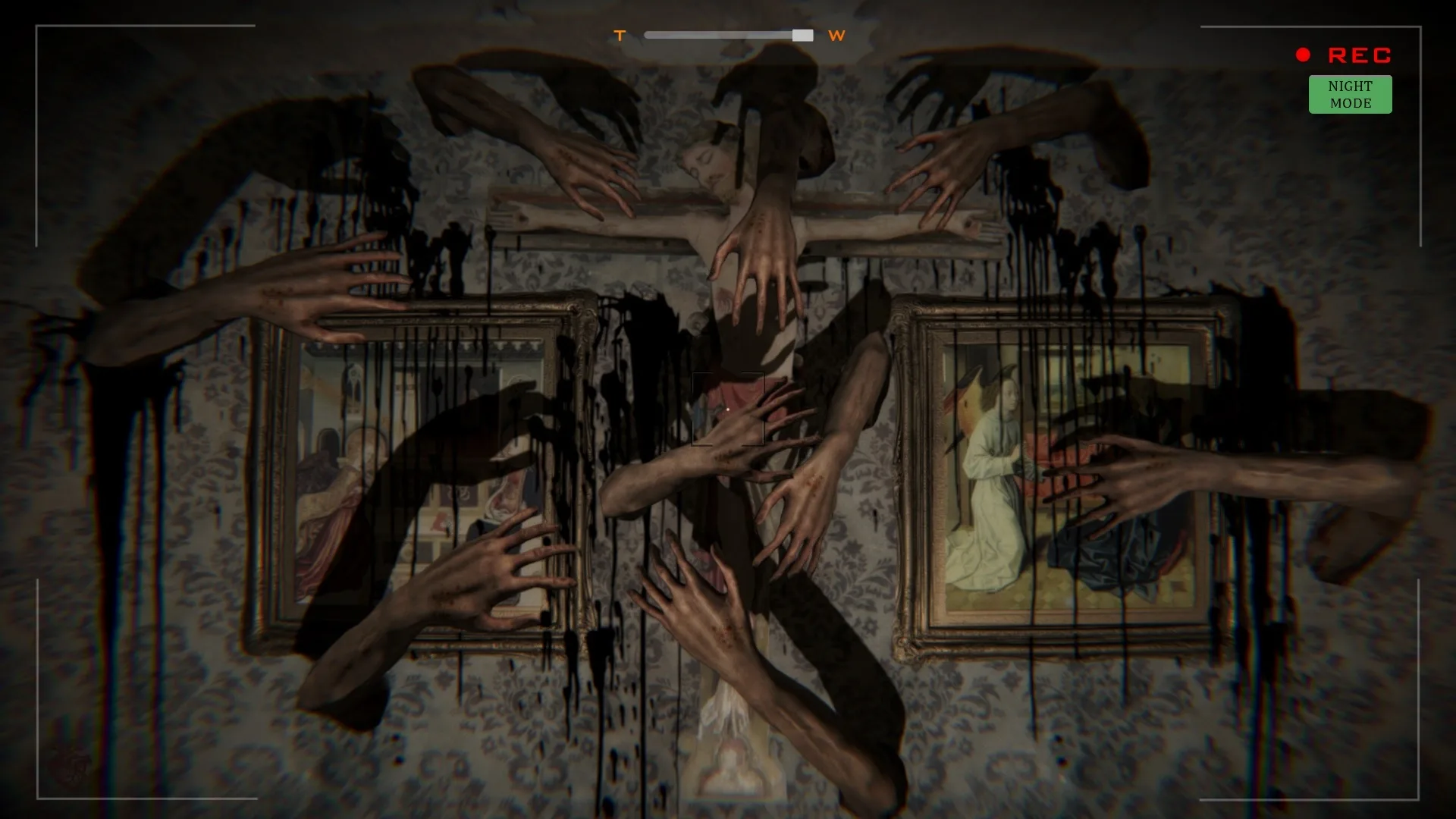
Task: Click the orange W wide-angle zoom label
Action: pos(837,36)
